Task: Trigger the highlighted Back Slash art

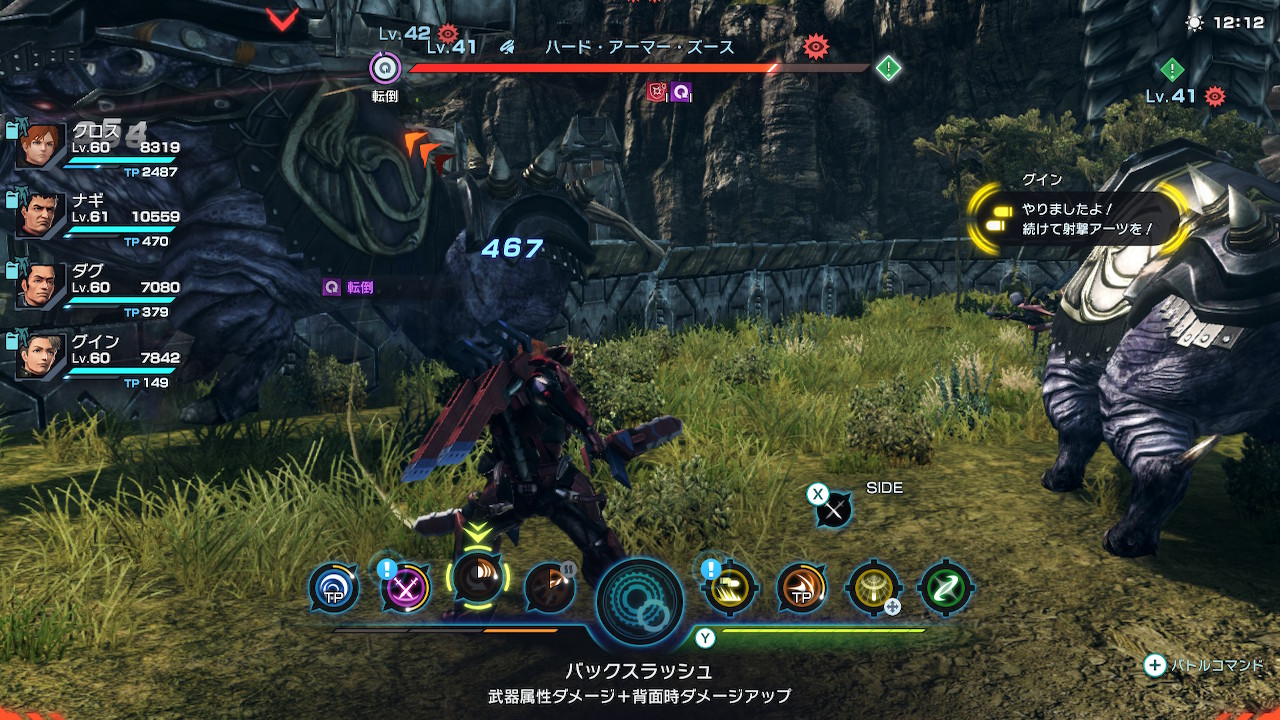Action: click(x=479, y=580)
